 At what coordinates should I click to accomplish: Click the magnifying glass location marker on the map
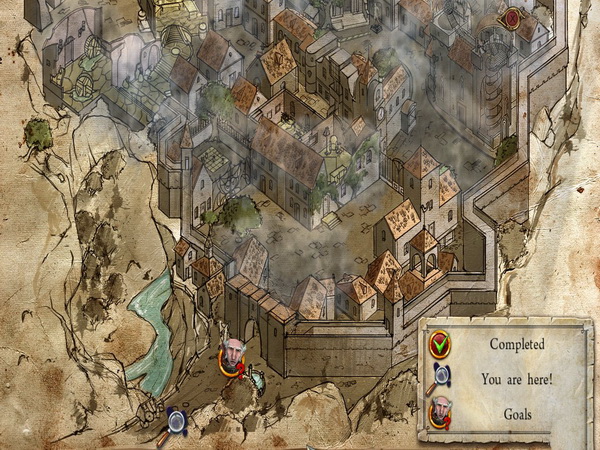pos(178,420)
